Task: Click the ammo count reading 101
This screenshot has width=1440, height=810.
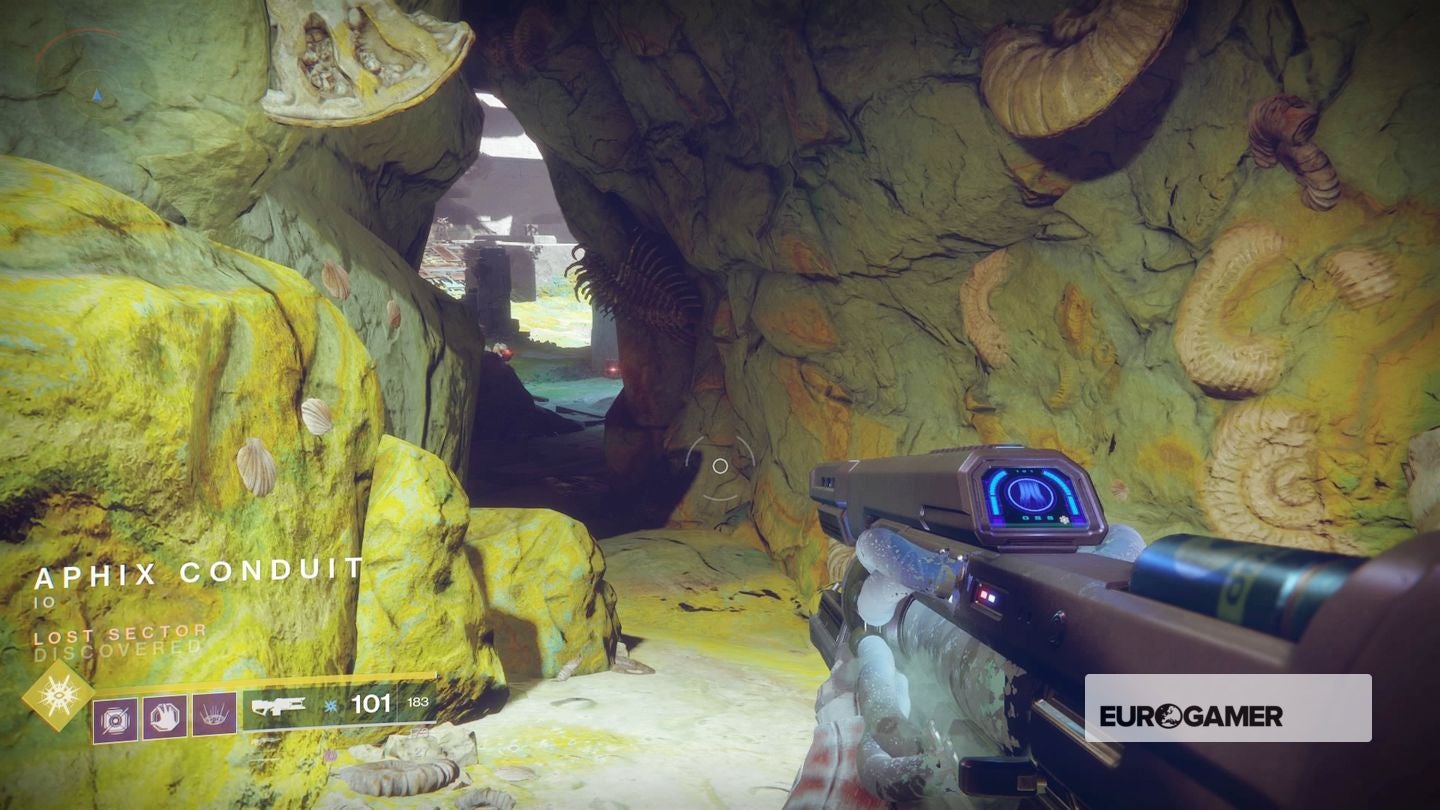Action: pos(372,706)
